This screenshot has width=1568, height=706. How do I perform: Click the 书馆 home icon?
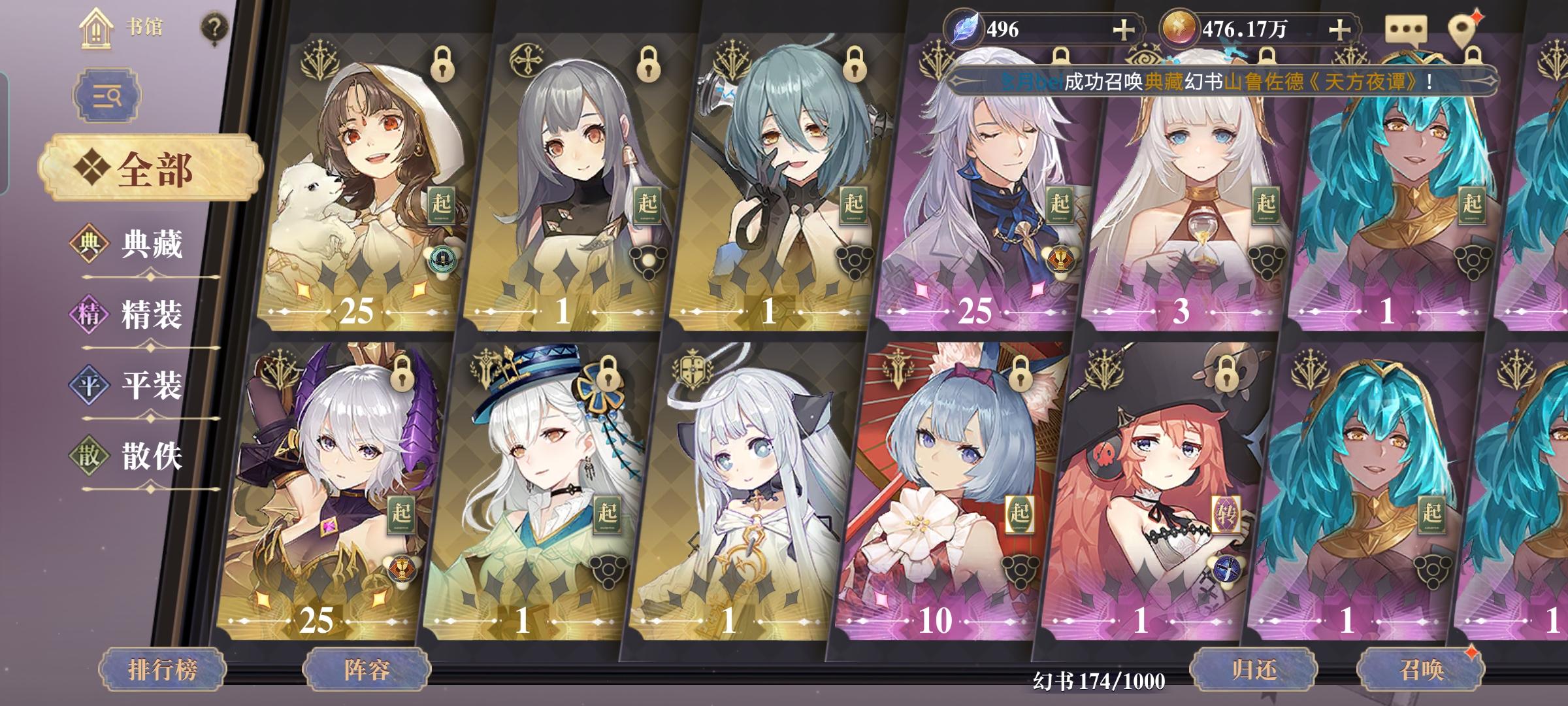[97, 29]
